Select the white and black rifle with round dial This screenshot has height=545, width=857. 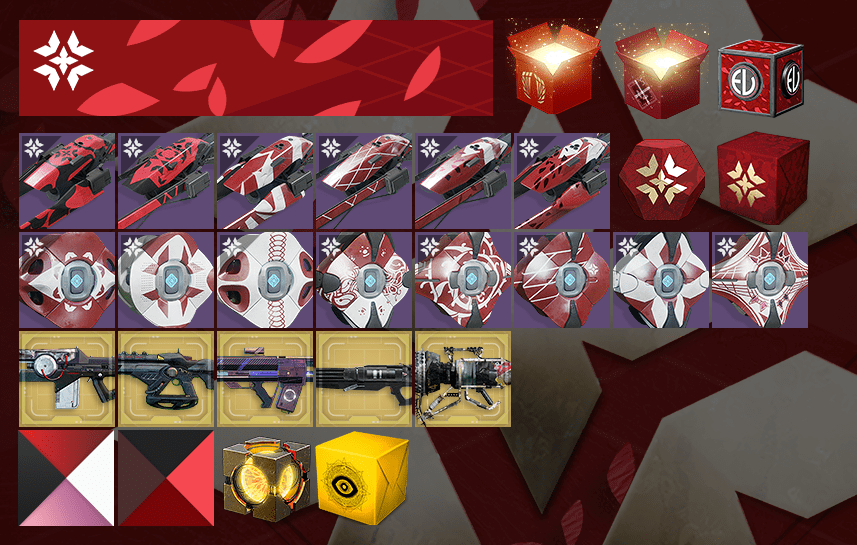click(x=66, y=379)
